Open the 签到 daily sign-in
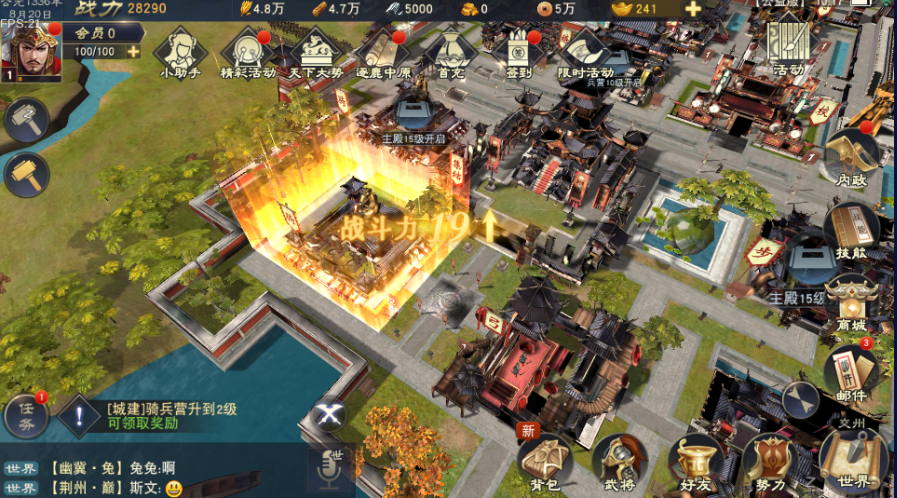The image size is (897, 498). tap(517, 50)
